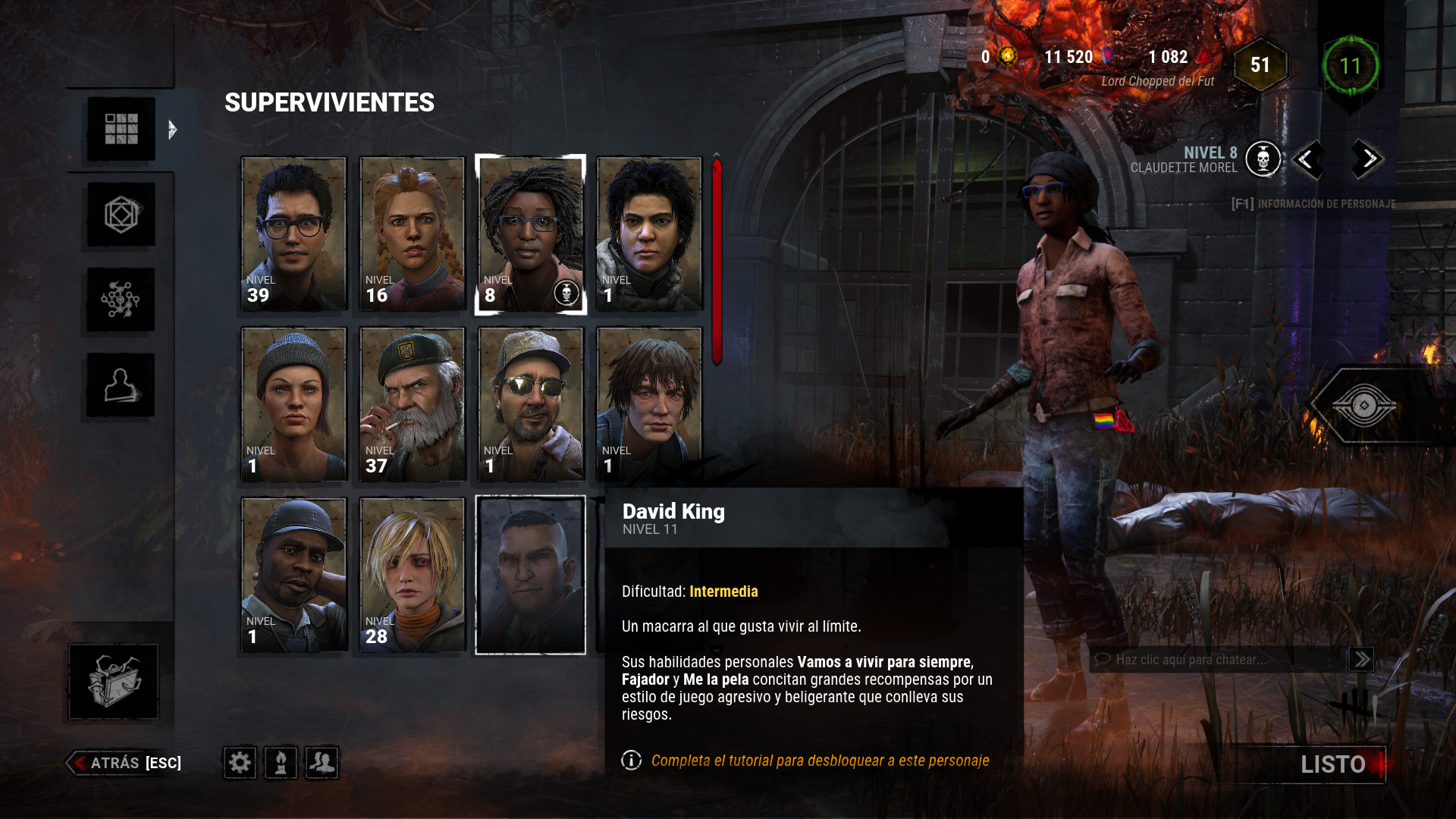The width and height of the screenshot is (1456, 819).
Task: Open the in-game store crate icon
Action: 114,681
